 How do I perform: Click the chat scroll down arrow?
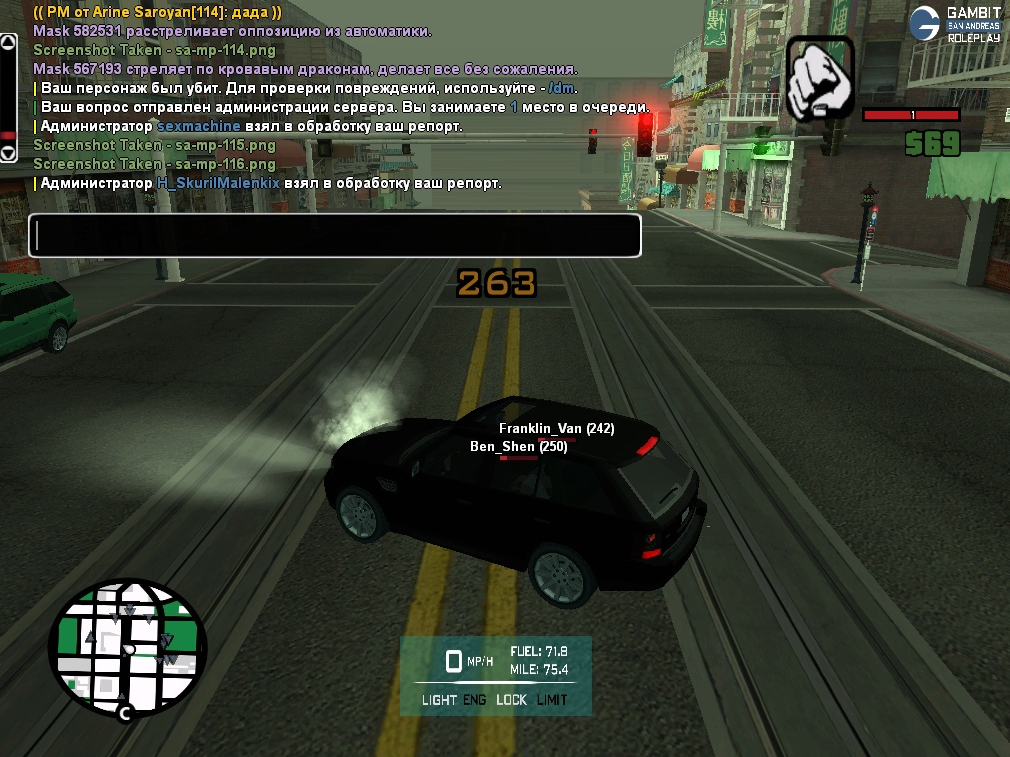pyautogui.click(x=8, y=153)
